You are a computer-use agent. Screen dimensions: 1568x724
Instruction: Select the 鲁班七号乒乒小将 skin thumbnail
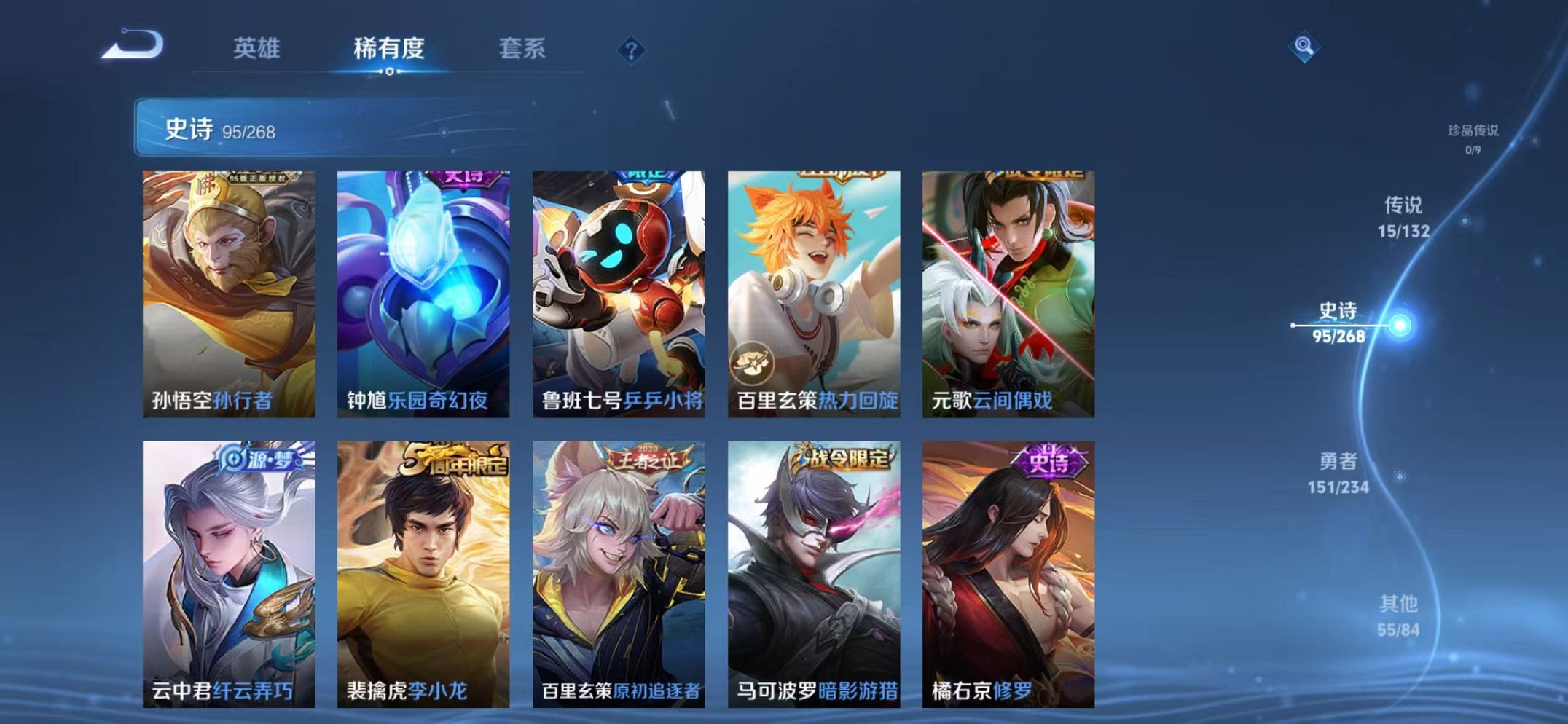coord(618,284)
